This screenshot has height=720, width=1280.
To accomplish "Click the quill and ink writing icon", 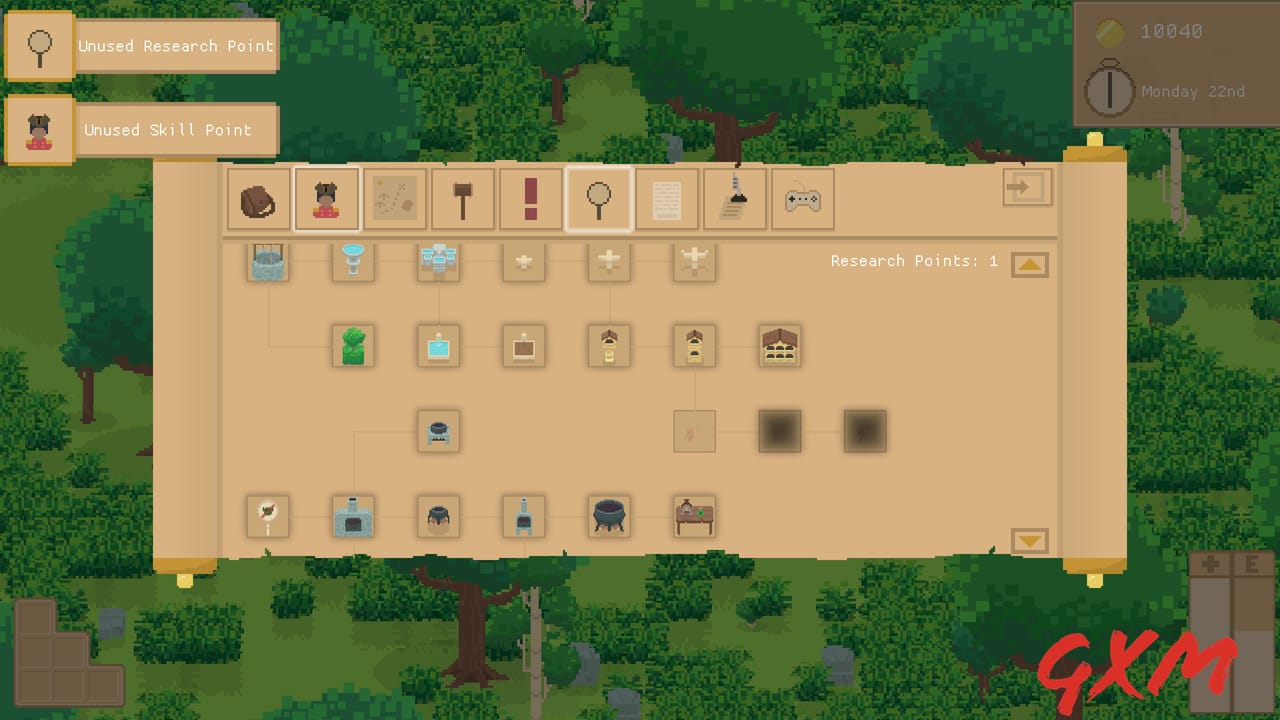I will (x=735, y=199).
